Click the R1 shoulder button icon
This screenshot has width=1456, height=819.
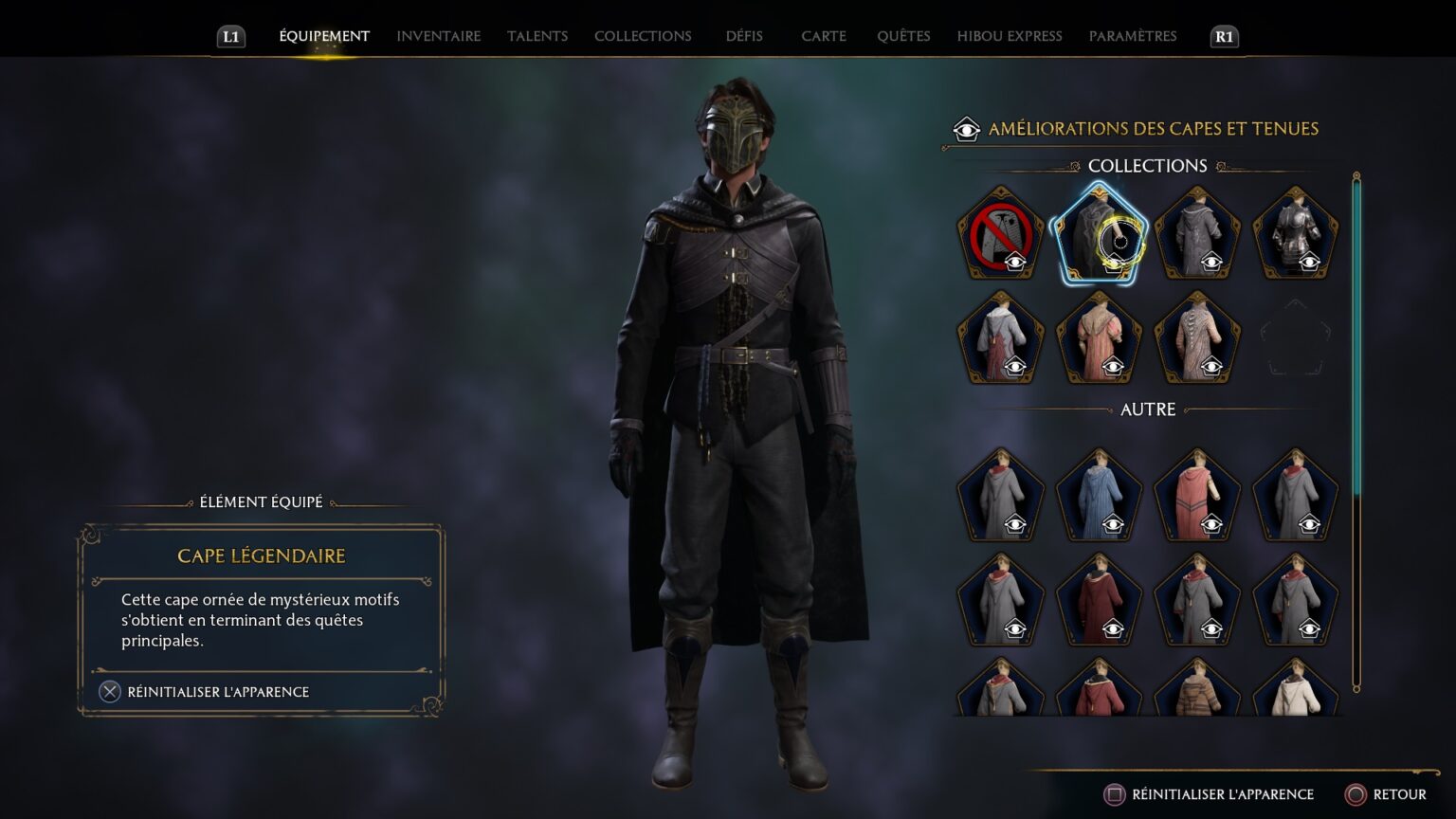(x=1222, y=38)
